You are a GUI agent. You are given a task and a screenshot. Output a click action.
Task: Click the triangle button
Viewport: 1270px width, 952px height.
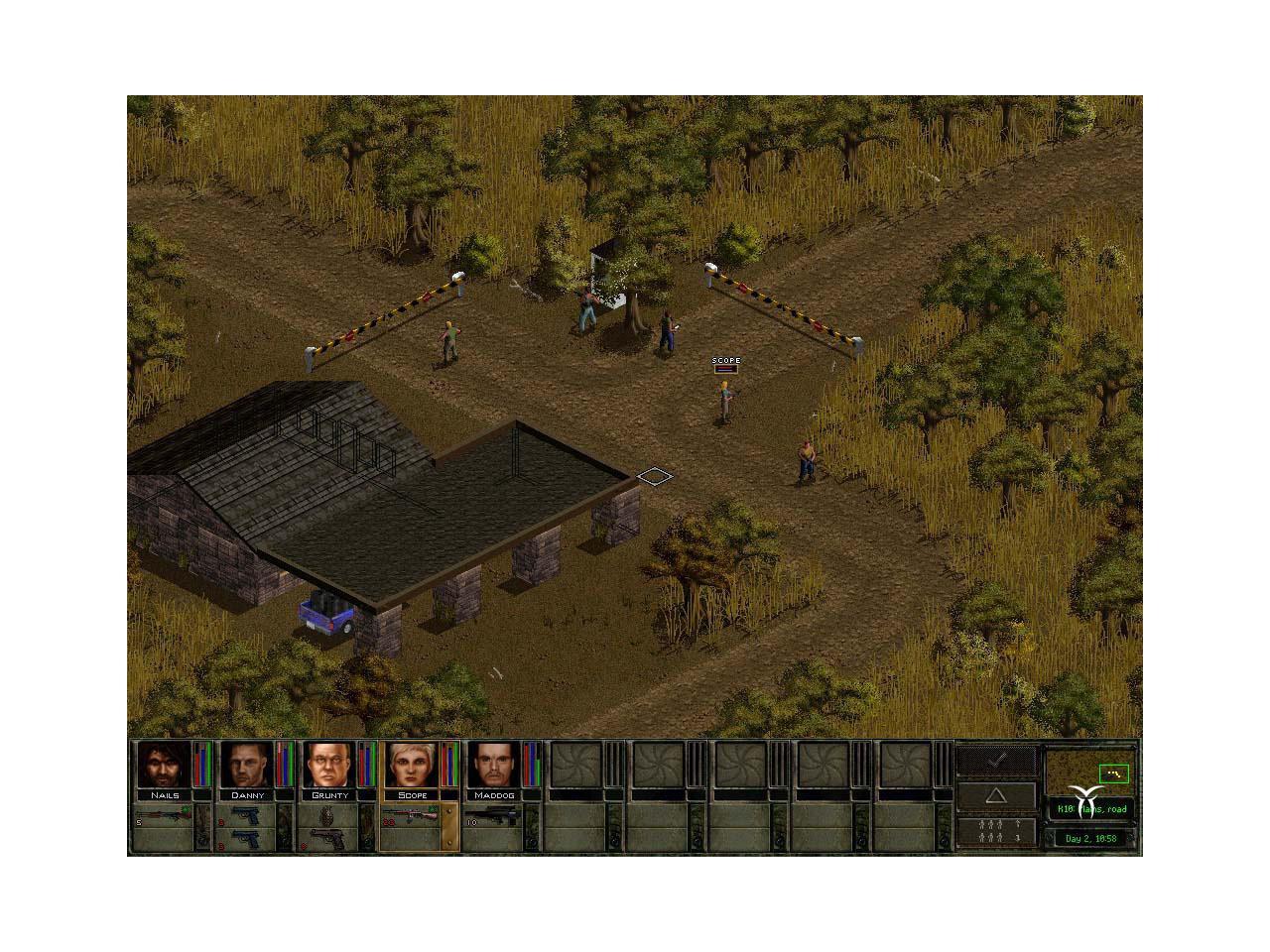pos(996,795)
